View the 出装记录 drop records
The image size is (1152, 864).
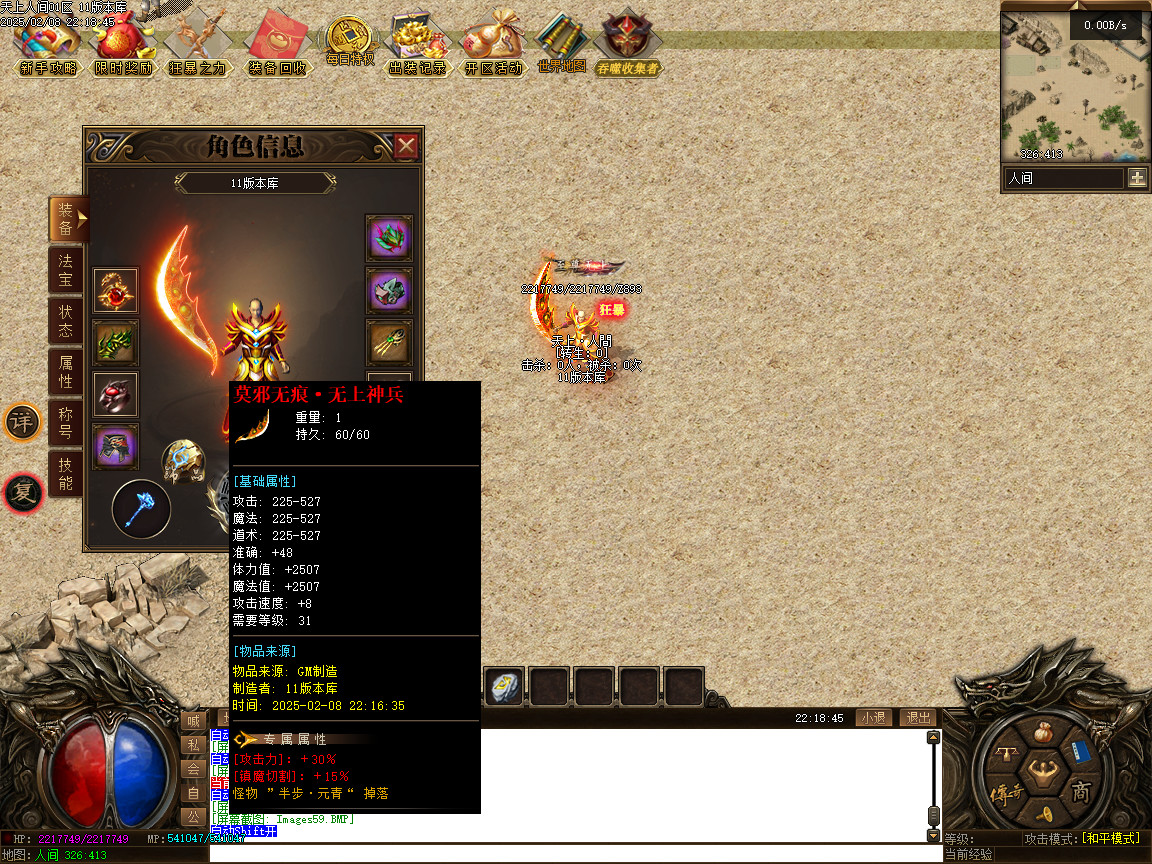coord(417,45)
